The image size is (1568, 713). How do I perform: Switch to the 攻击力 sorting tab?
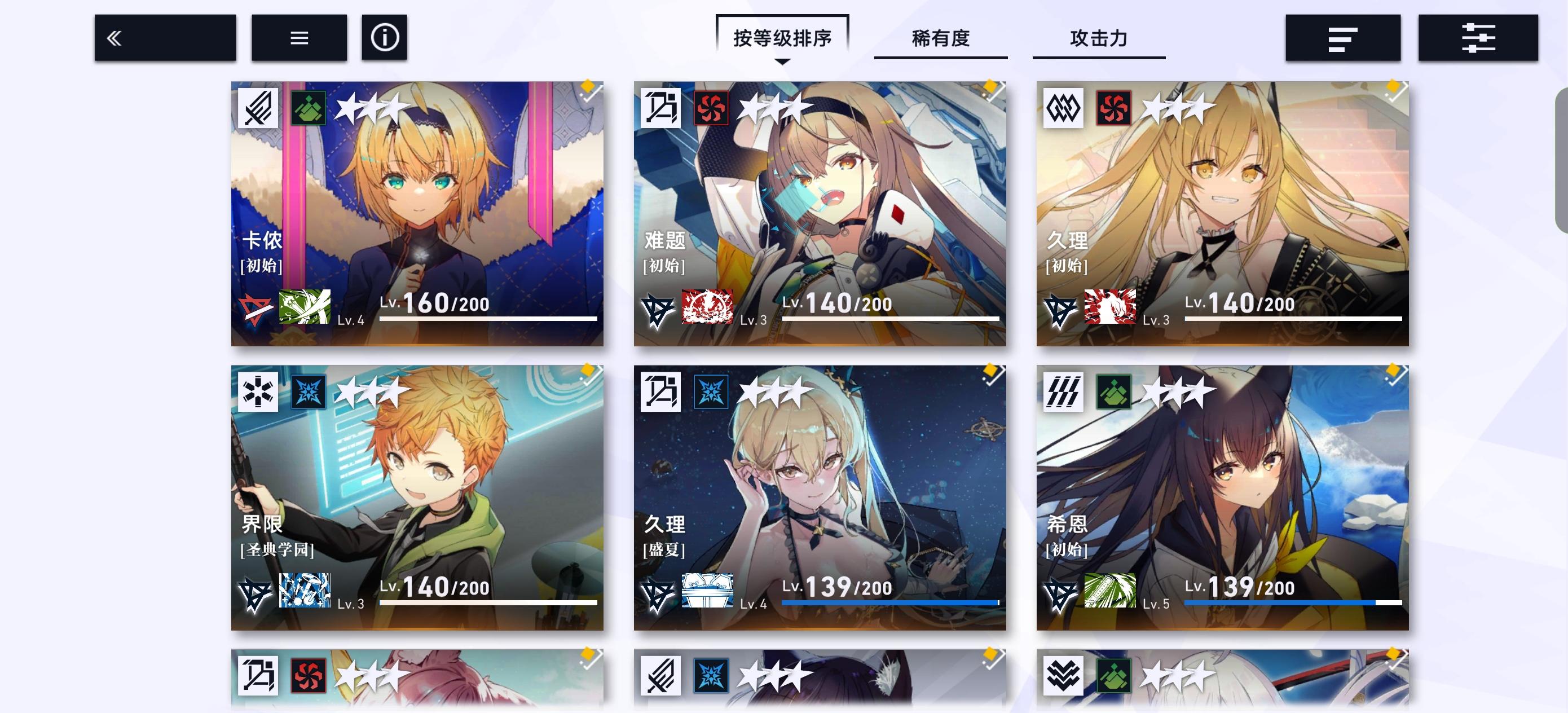(x=1099, y=39)
